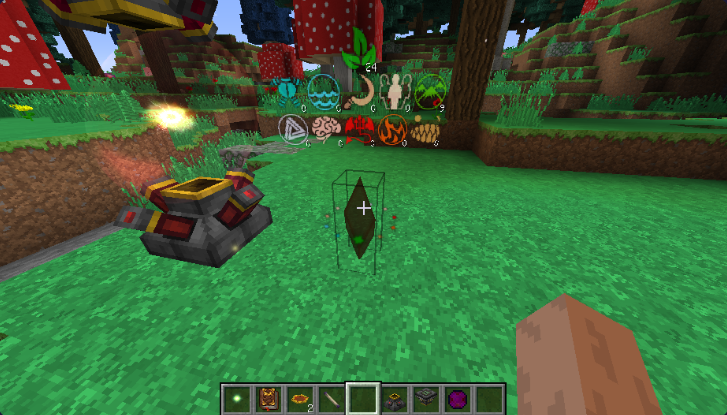Viewport: 727px width, 415px height.
Task: Select the green mountains aspect icon
Action: coord(431,92)
